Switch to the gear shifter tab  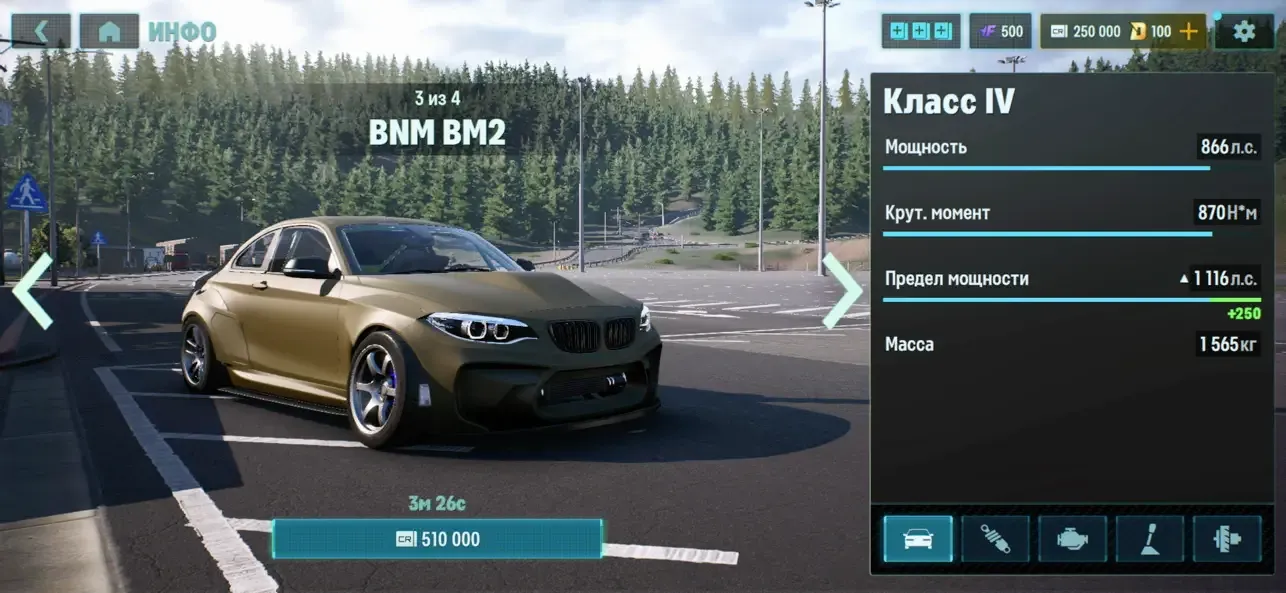[1150, 539]
